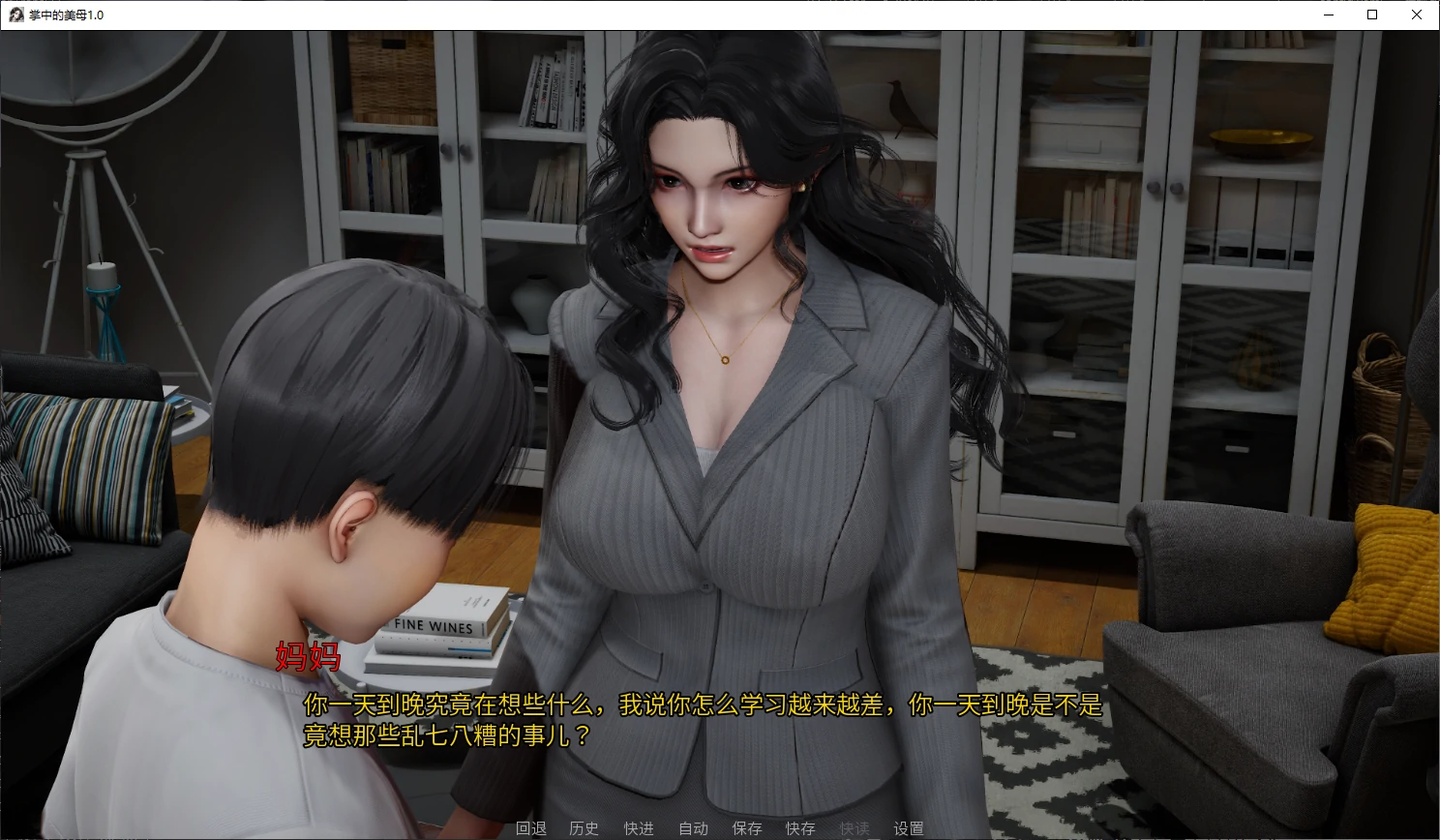The width and height of the screenshot is (1440, 840).
Task: Minimize the game window
Action: tap(1327, 15)
